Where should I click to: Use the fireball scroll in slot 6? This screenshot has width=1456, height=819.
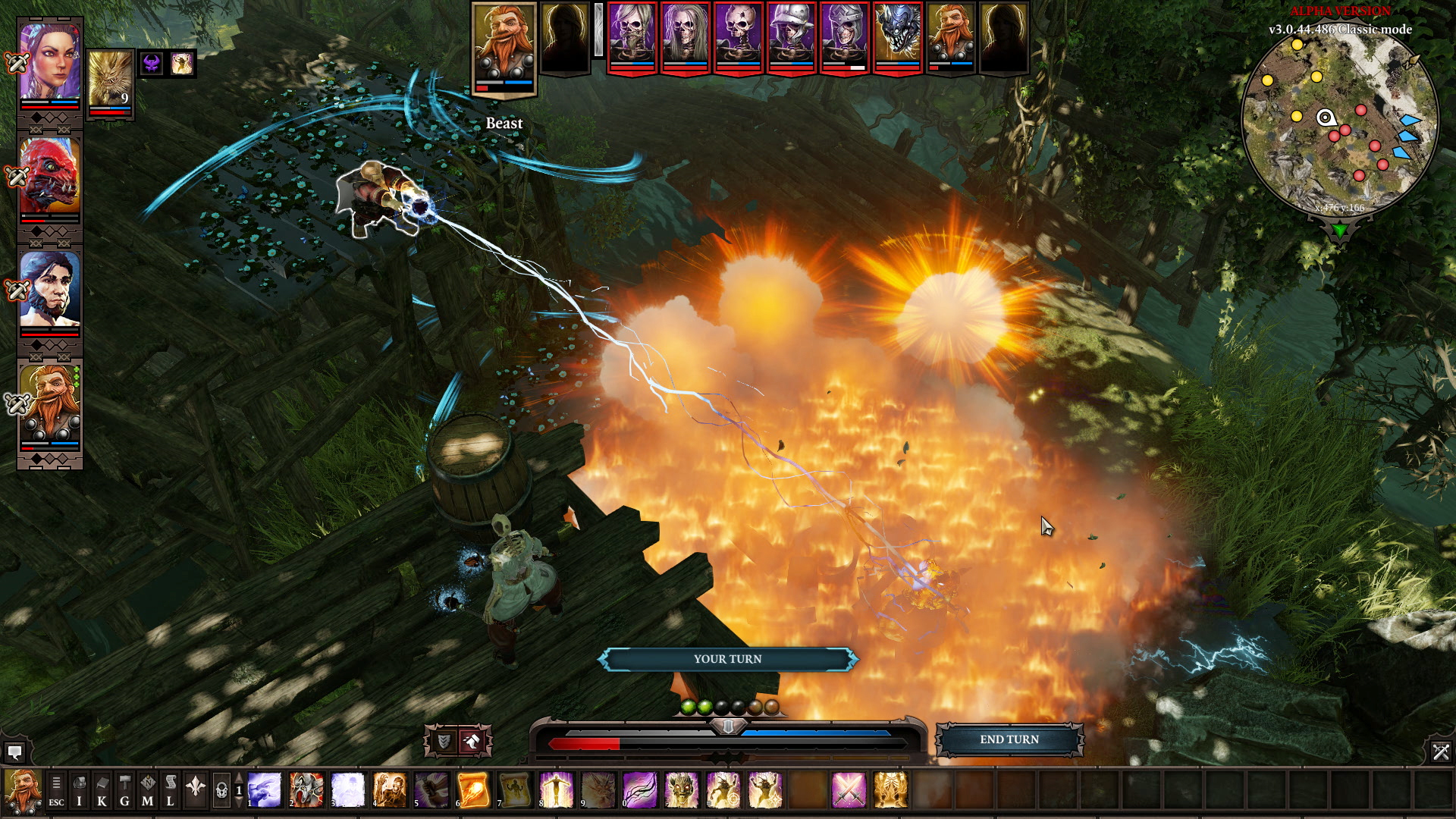pyautogui.click(x=473, y=790)
